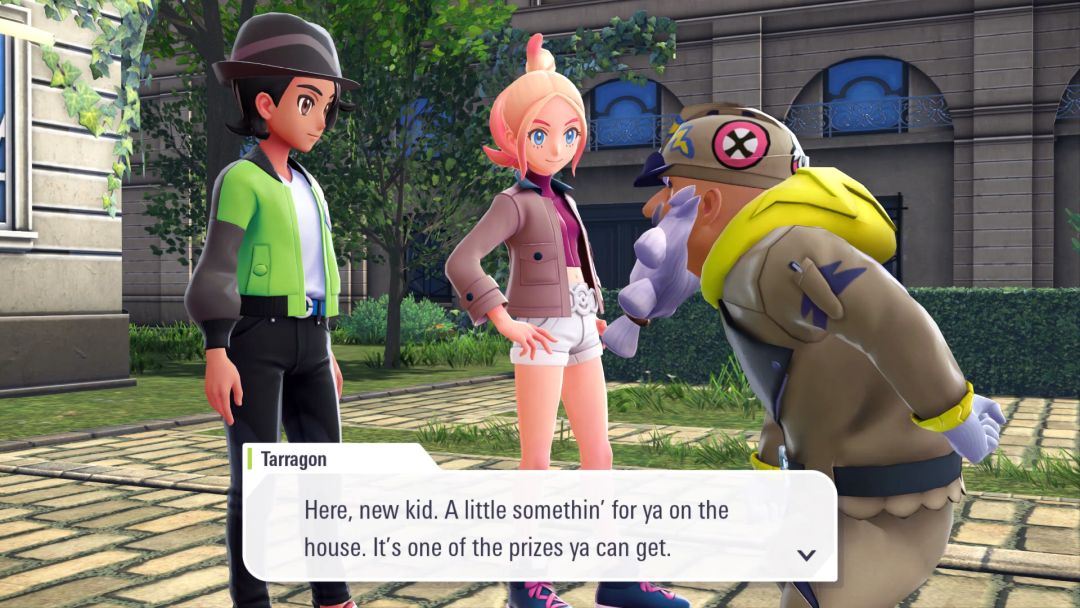The width and height of the screenshot is (1080, 608).
Task: Advance dialogue with the down arrow
Action: (806, 555)
